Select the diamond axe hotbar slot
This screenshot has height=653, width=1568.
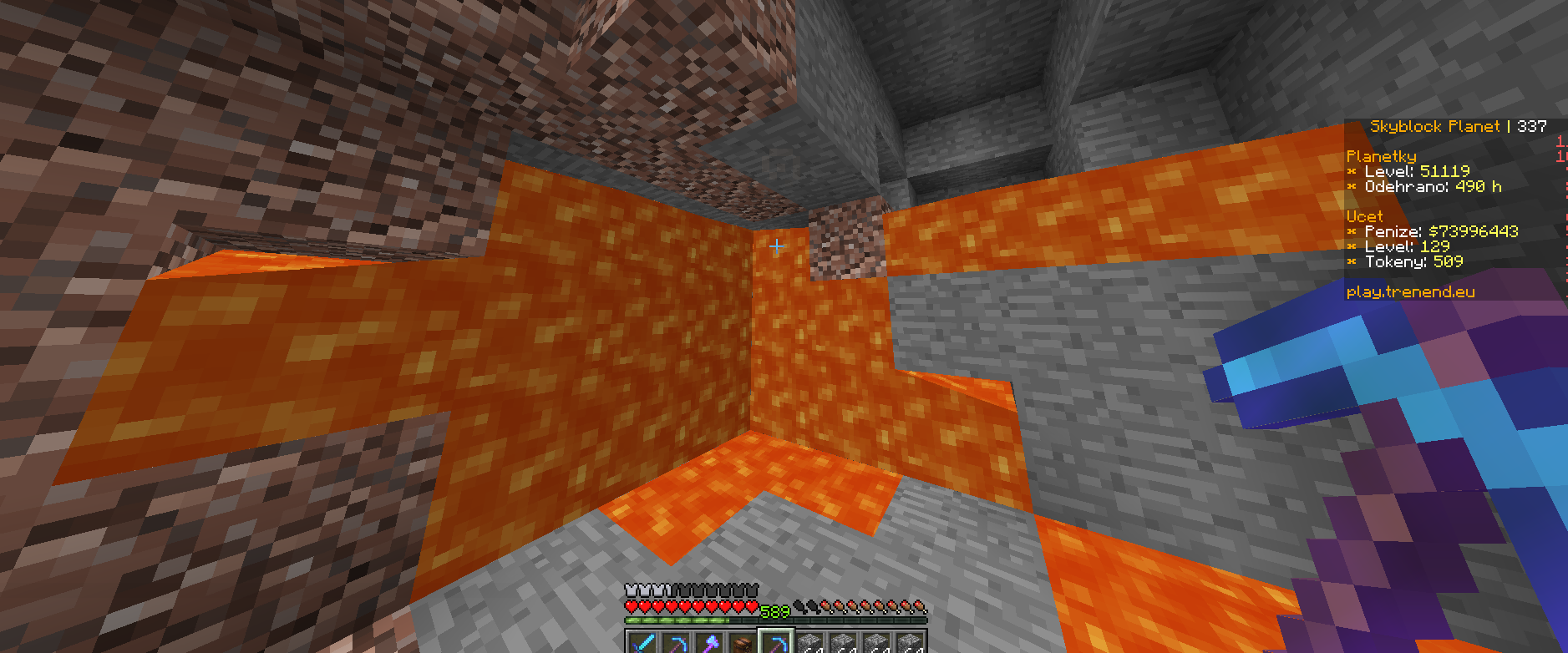[x=708, y=644]
